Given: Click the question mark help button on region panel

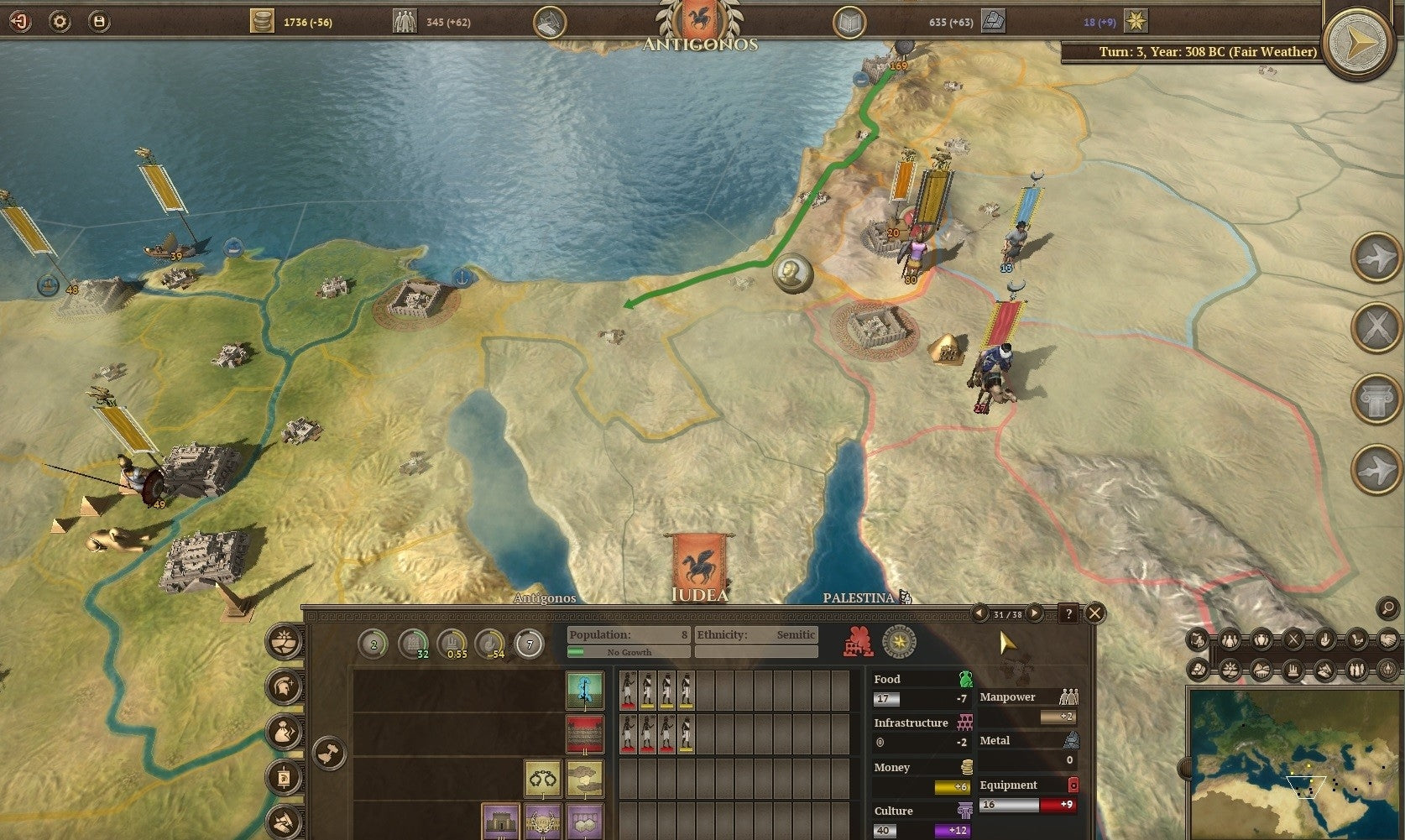Looking at the screenshot, I should click(x=1069, y=613).
